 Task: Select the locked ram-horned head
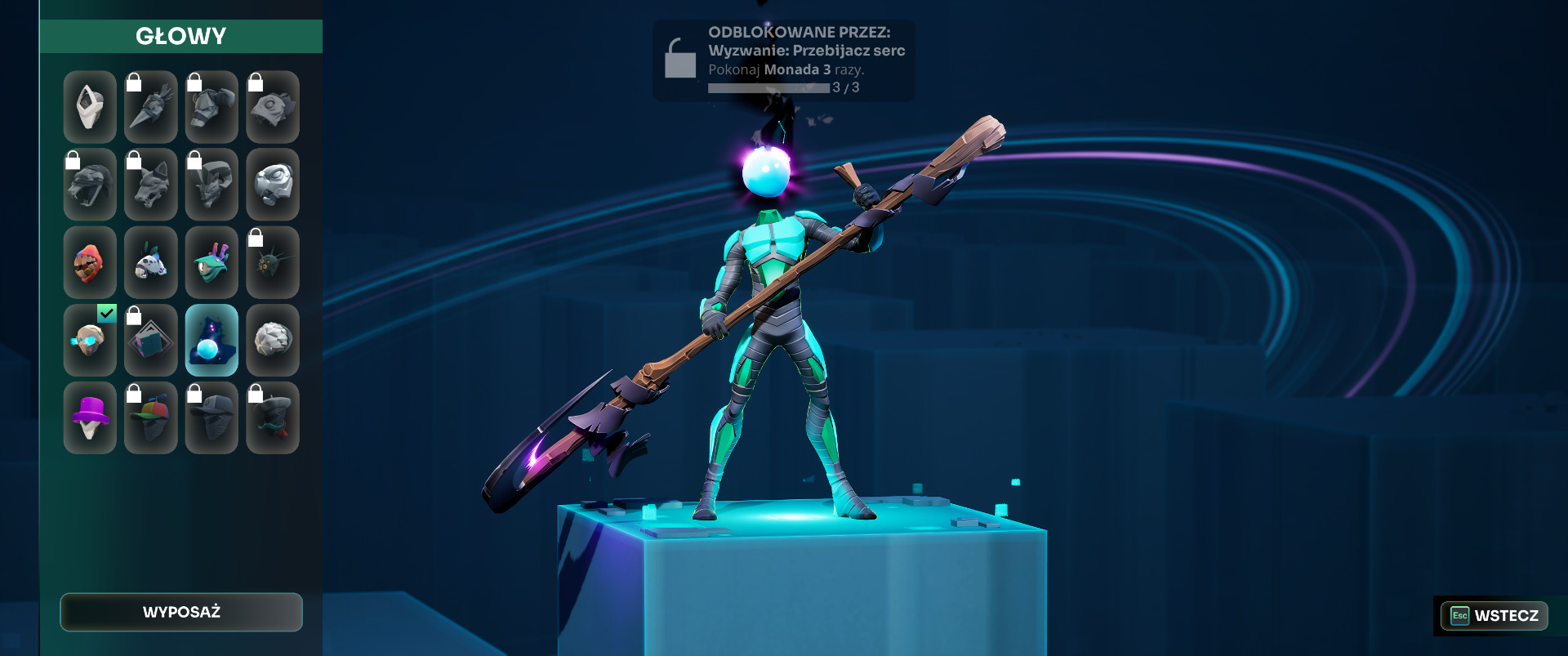click(x=212, y=185)
